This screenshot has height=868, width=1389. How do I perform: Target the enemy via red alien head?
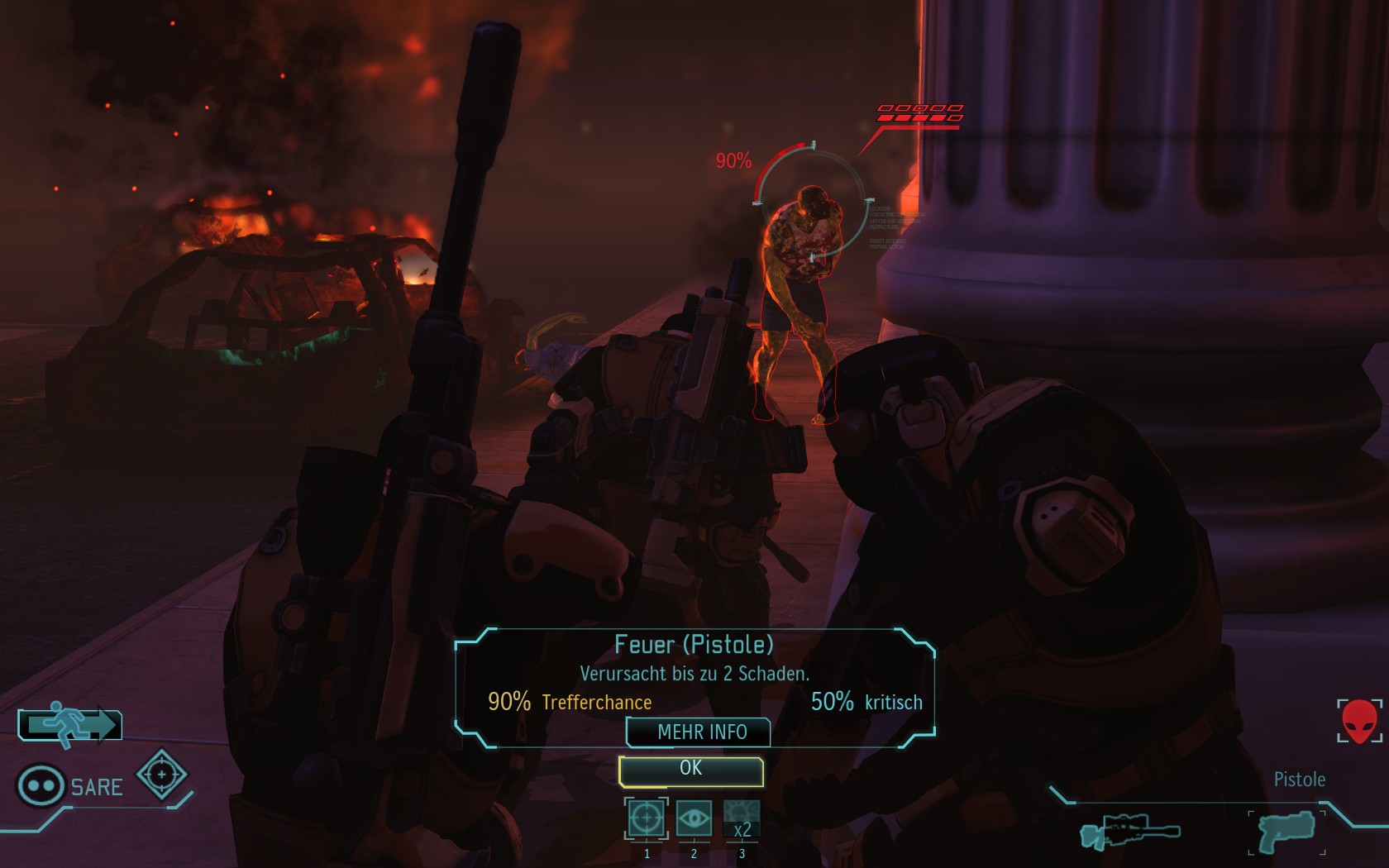(x=1359, y=721)
